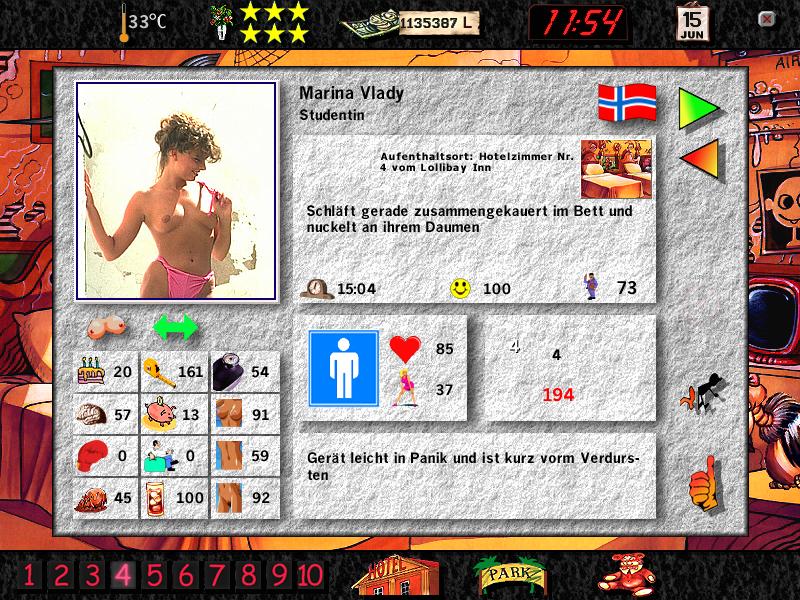Click the thumbs-up hand icon
The image size is (800, 600).
(704, 483)
